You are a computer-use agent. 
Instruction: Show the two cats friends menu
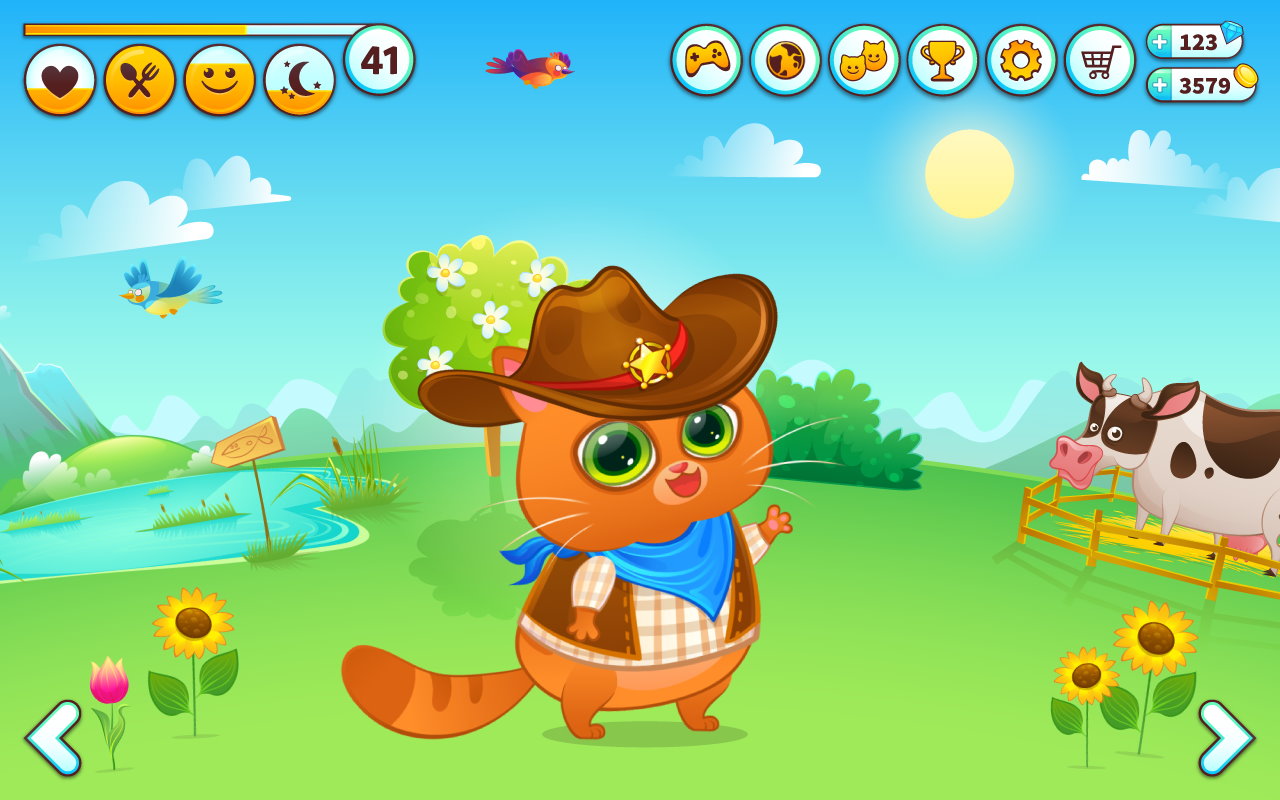(x=864, y=60)
